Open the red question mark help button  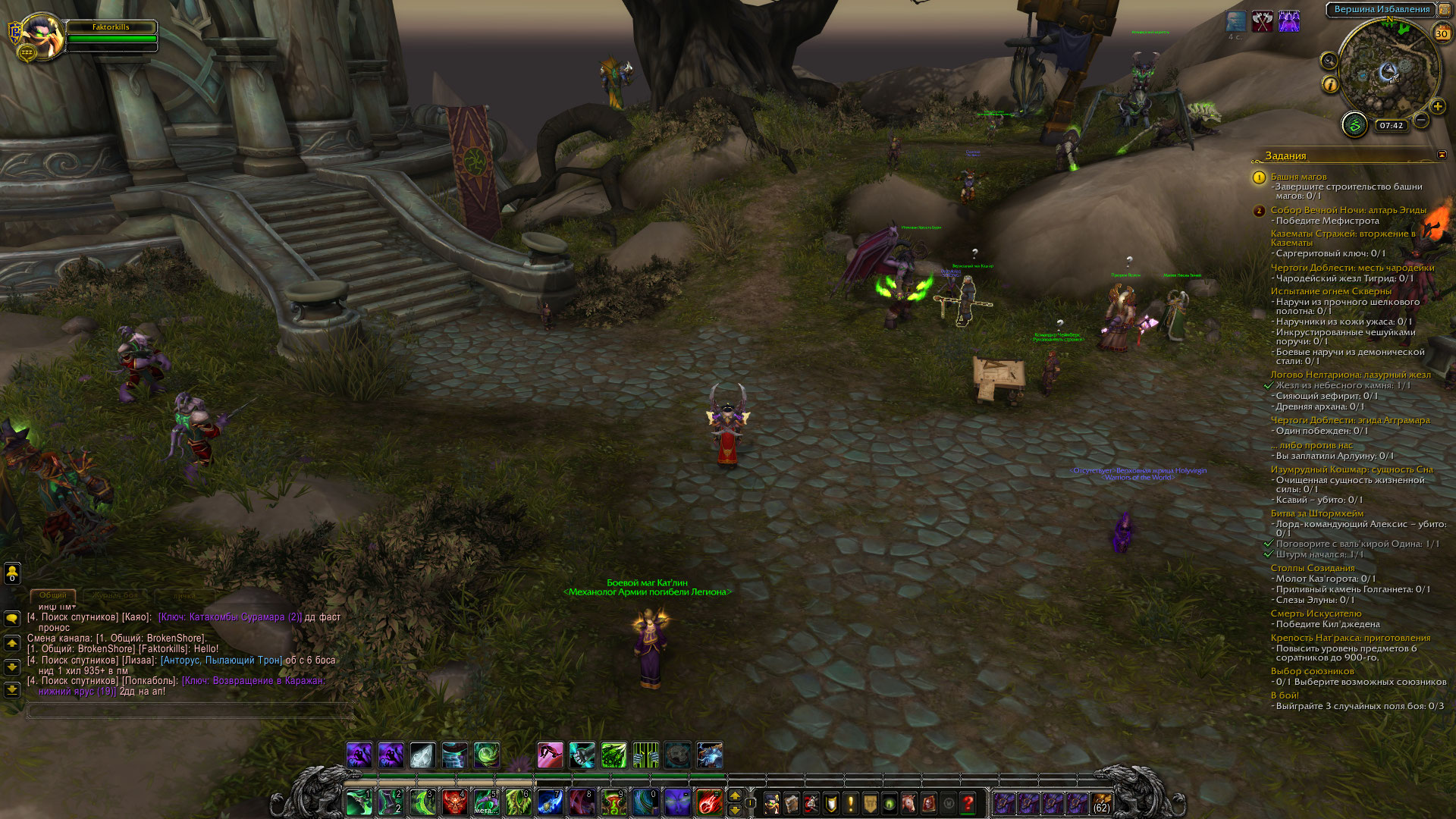968,802
